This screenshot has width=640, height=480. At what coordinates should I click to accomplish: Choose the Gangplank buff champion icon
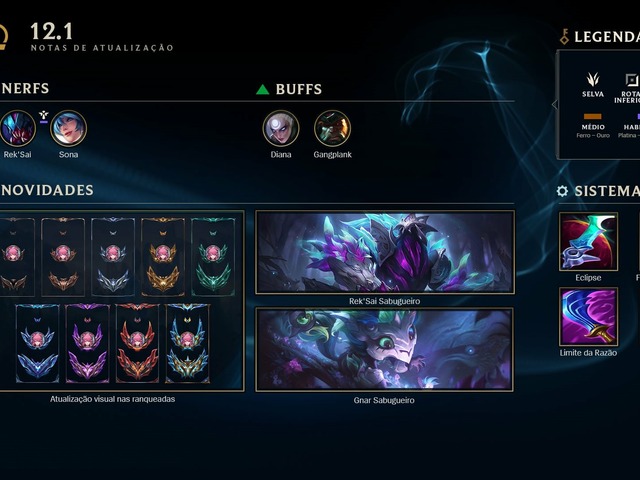[332, 129]
